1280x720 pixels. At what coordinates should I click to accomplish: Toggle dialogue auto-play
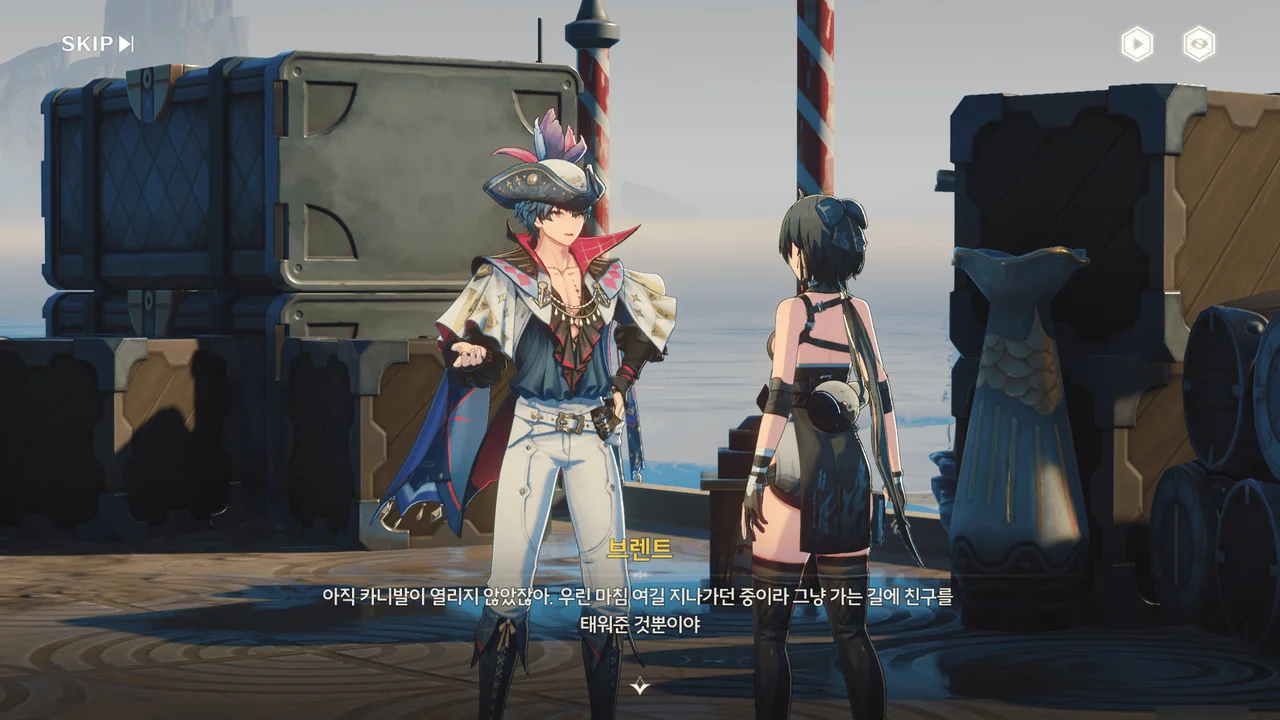pyautogui.click(x=1137, y=44)
